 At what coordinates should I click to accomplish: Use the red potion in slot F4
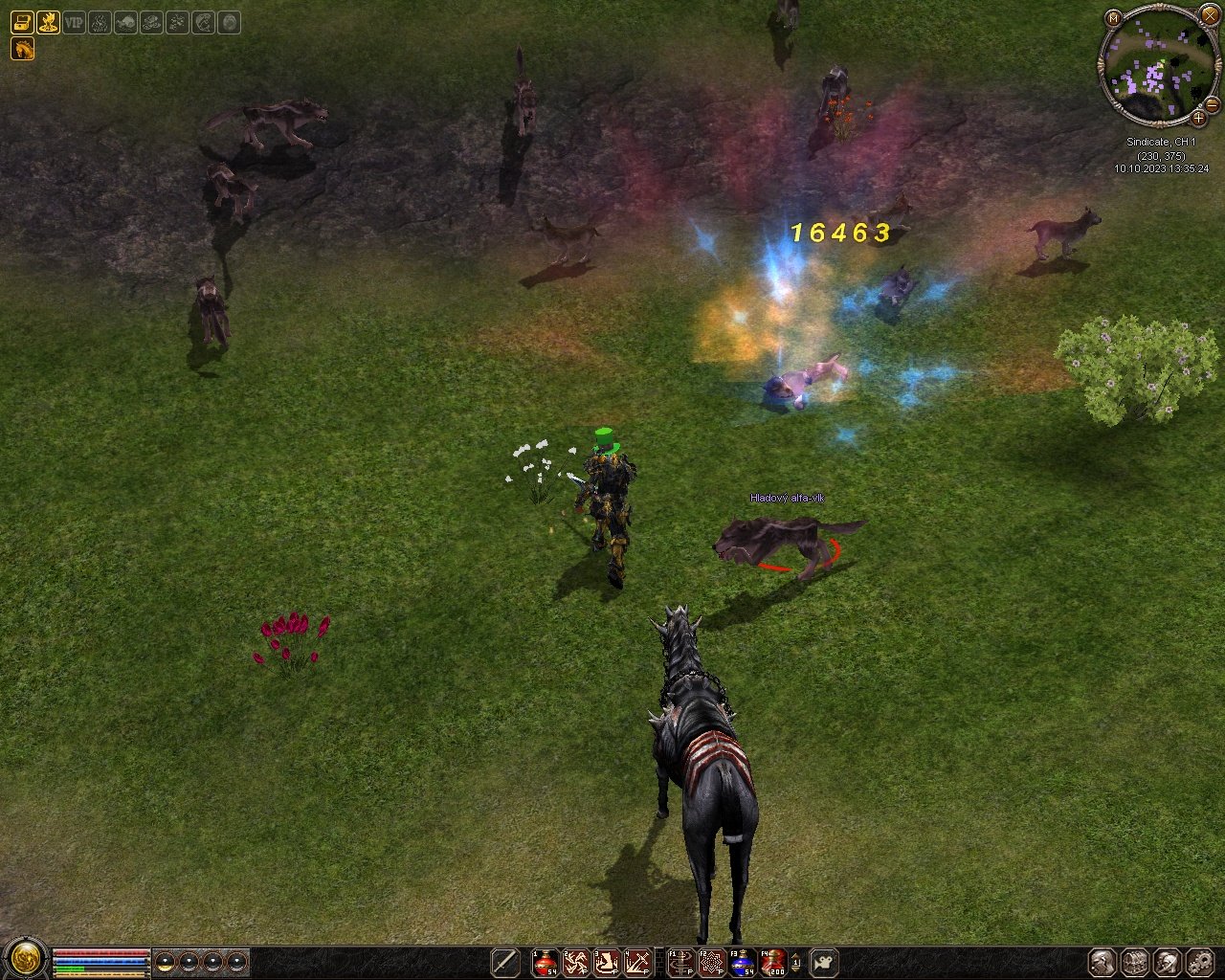tap(773, 962)
